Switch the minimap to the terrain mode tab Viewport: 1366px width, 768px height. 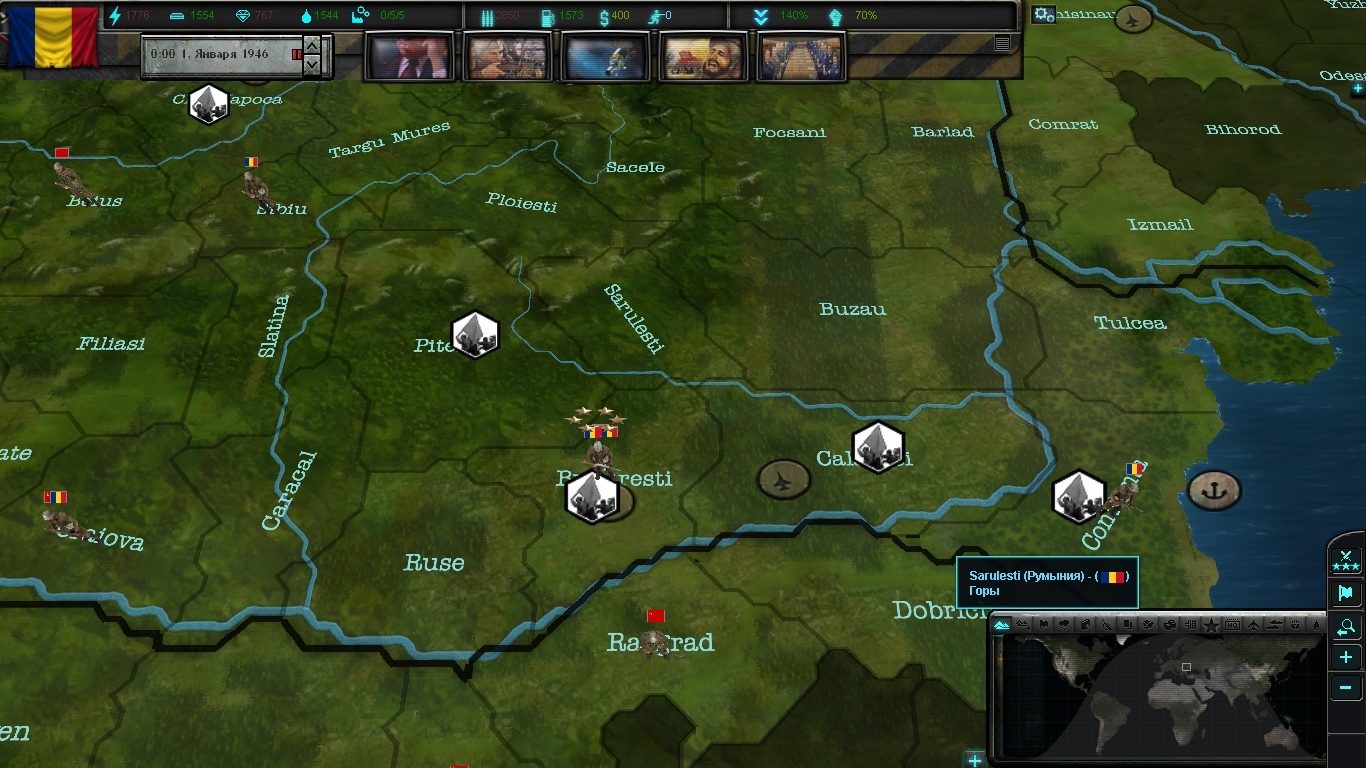click(x=1002, y=625)
